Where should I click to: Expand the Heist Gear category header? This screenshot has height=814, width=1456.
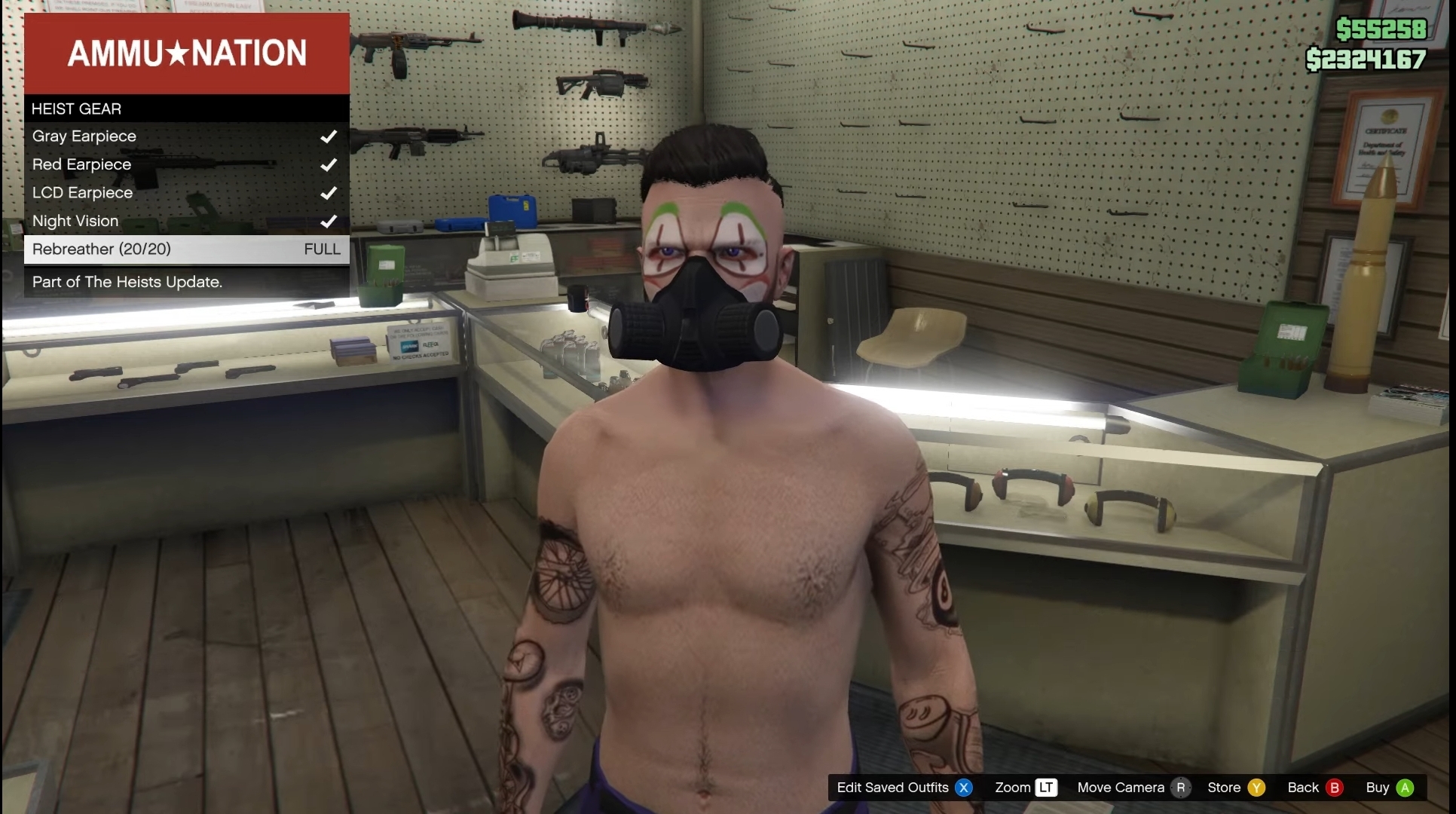pyautogui.click(x=76, y=109)
